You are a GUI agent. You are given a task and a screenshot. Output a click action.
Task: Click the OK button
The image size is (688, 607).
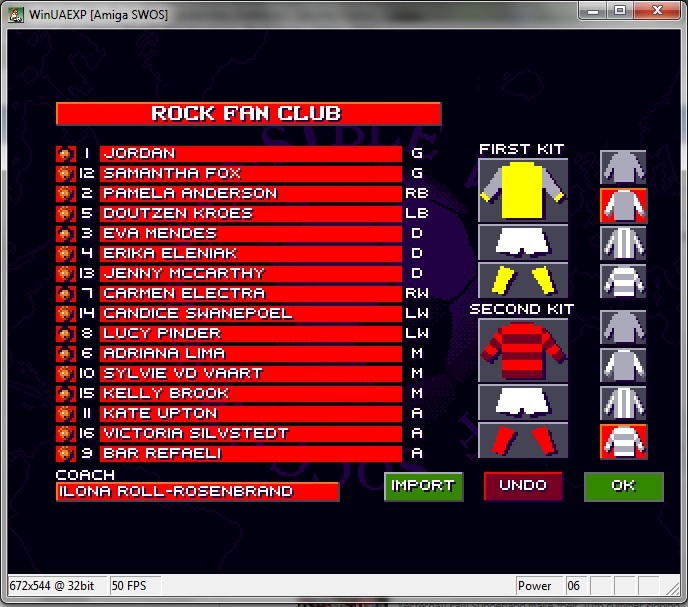[623, 486]
